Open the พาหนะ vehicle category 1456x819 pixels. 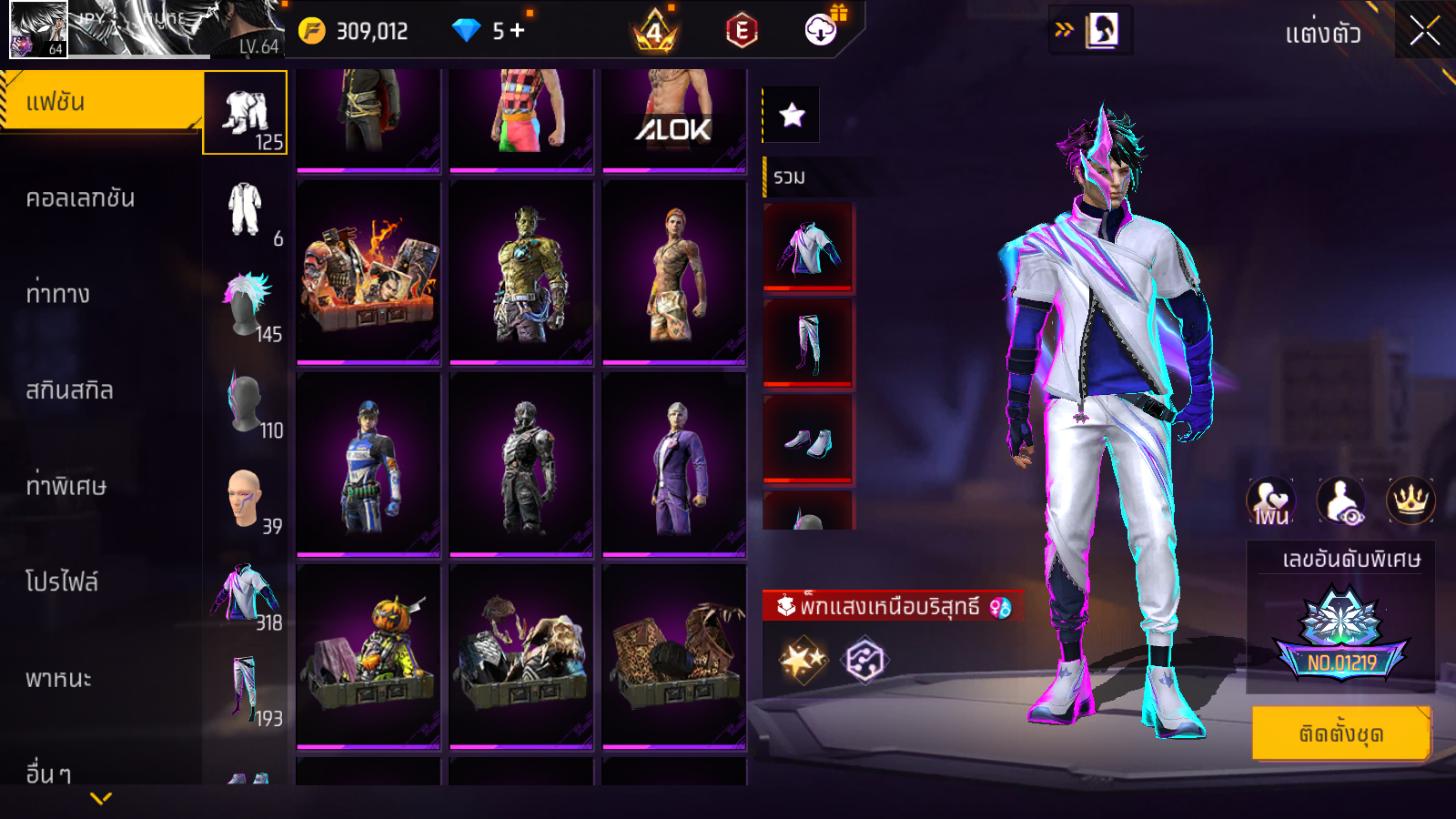59,678
